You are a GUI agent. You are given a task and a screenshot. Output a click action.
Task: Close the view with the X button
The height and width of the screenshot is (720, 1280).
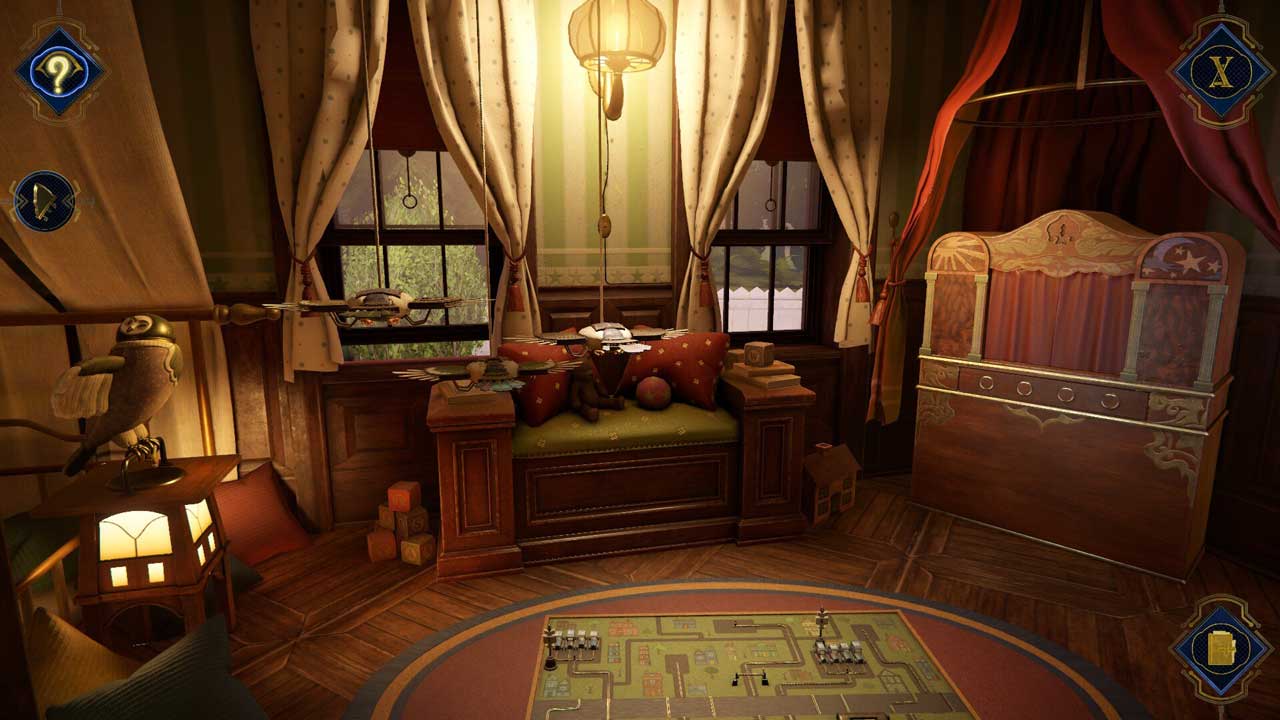(x=1220, y=72)
